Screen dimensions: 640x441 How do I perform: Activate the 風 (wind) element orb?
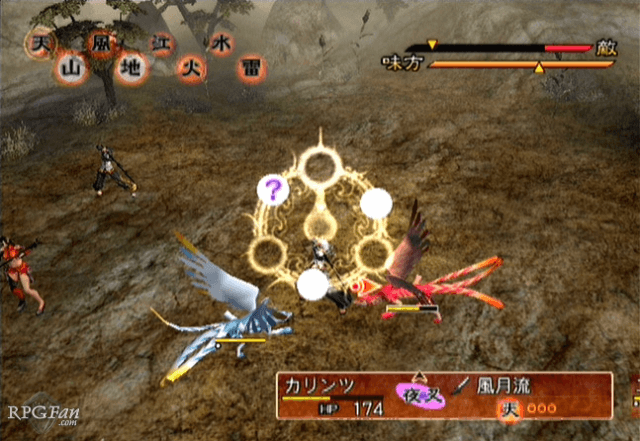point(100,44)
